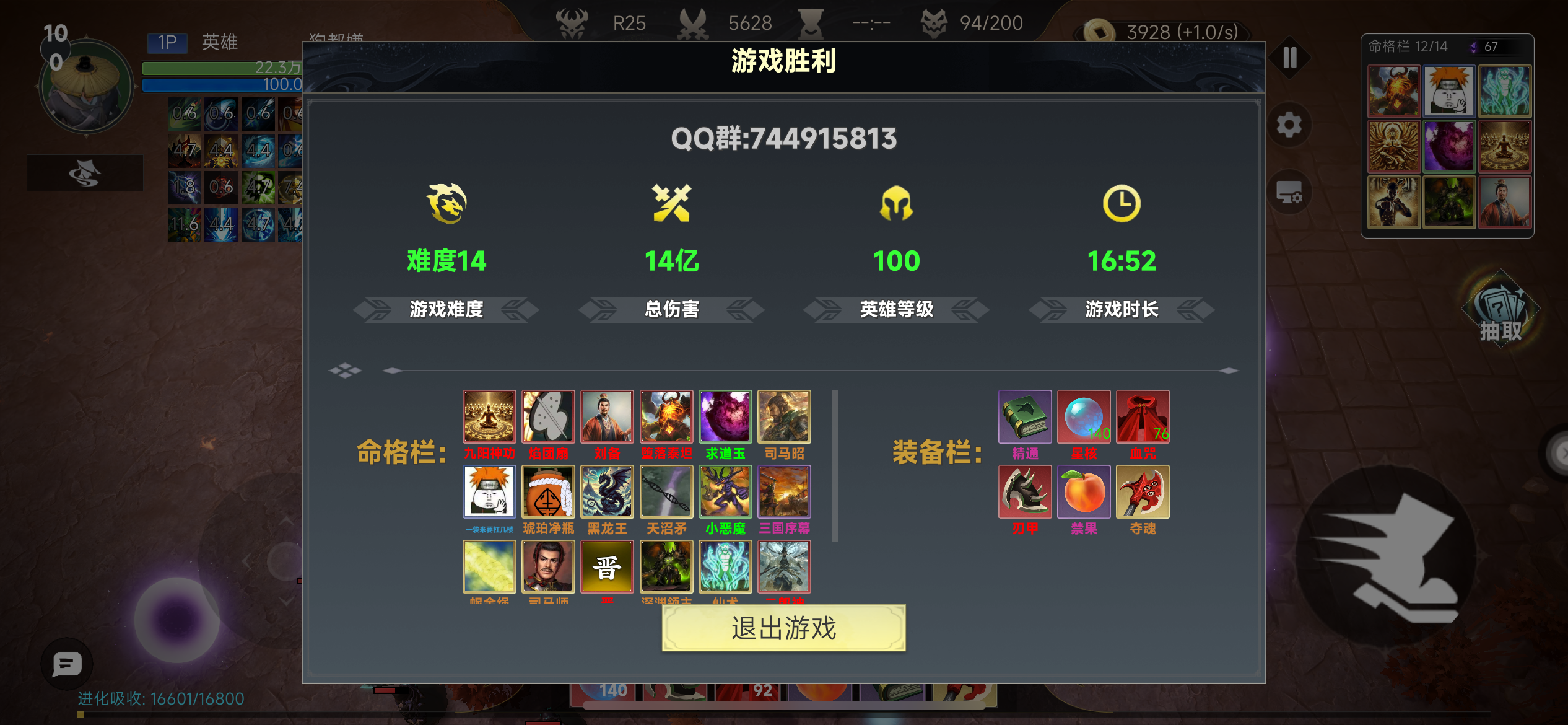Click the 刃甲 armor equipment icon
Image resolution: width=1568 pixels, height=725 pixels.
(1025, 491)
